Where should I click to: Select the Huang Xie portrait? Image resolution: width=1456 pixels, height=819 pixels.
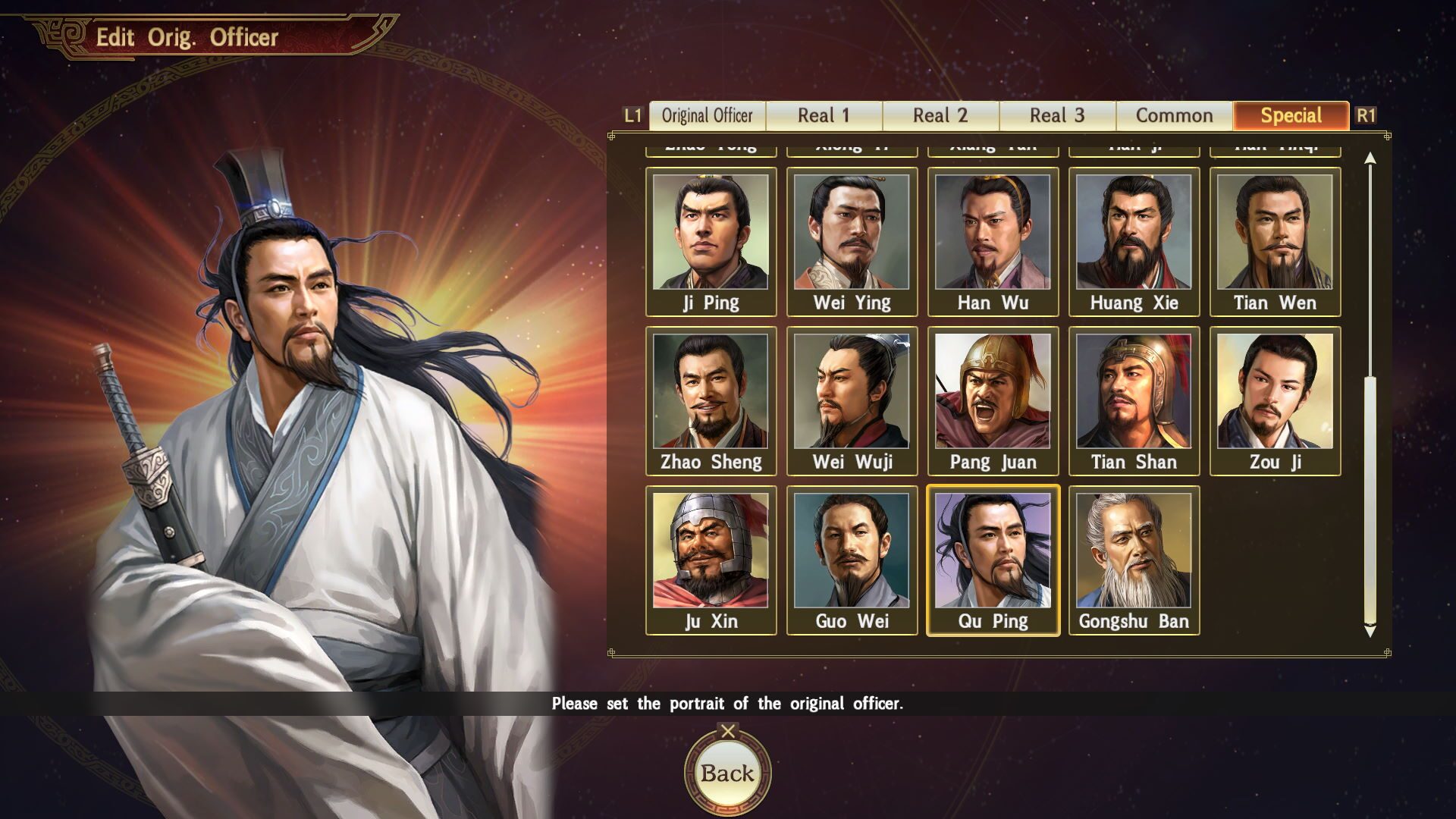(1134, 241)
